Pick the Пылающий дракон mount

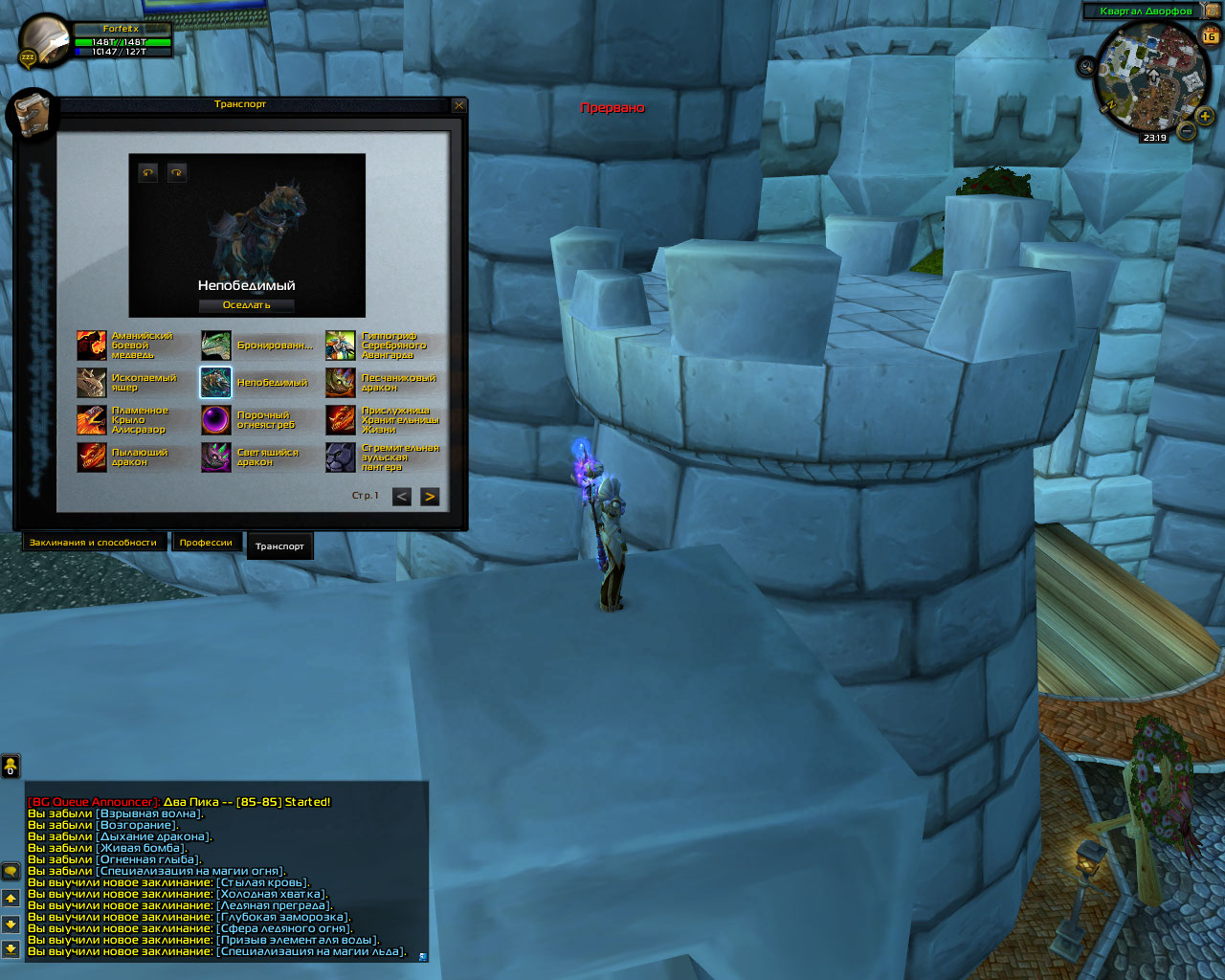click(92, 457)
